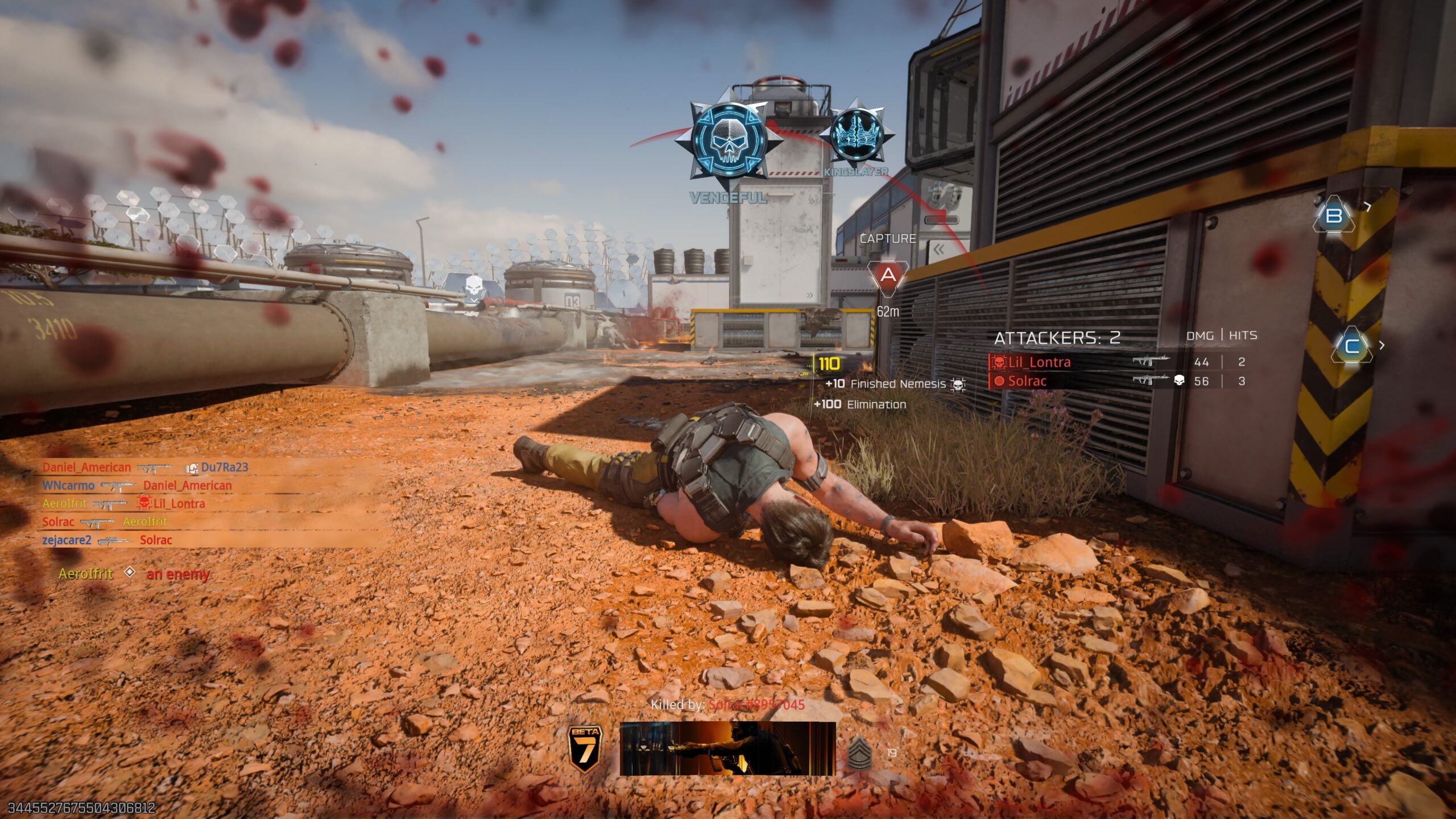
Task: Click the white skull death marker
Action: pyautogui.click(x=473, y=286)
